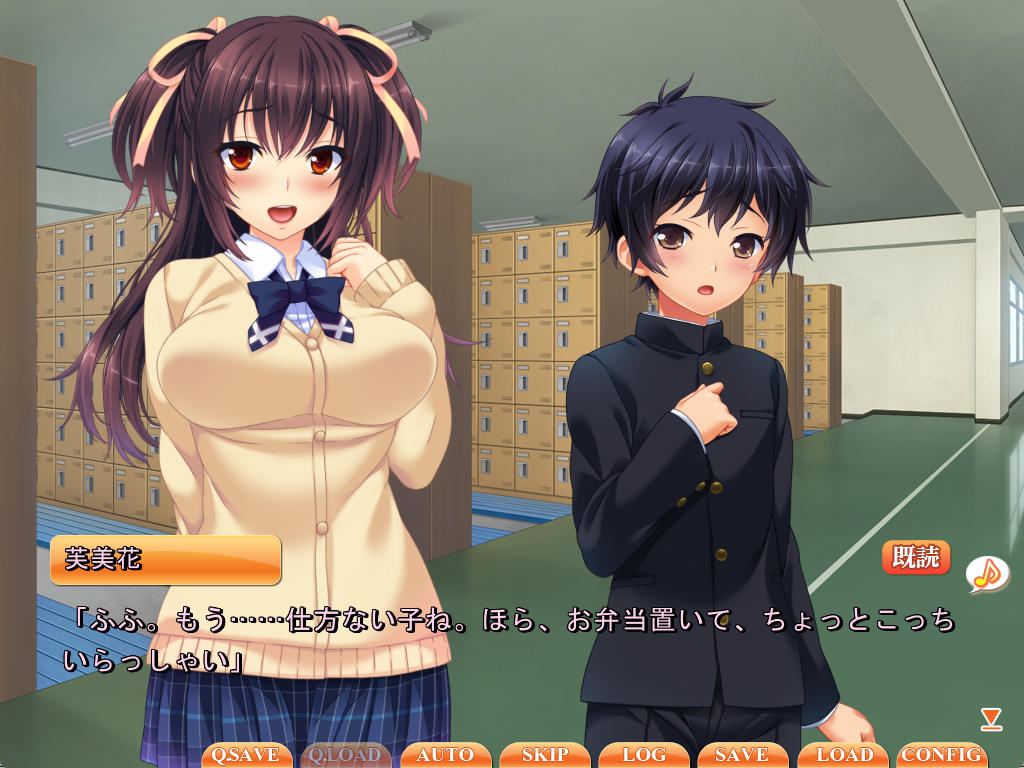
Task: Activate the SKIP button
Action: pos(544,755)
